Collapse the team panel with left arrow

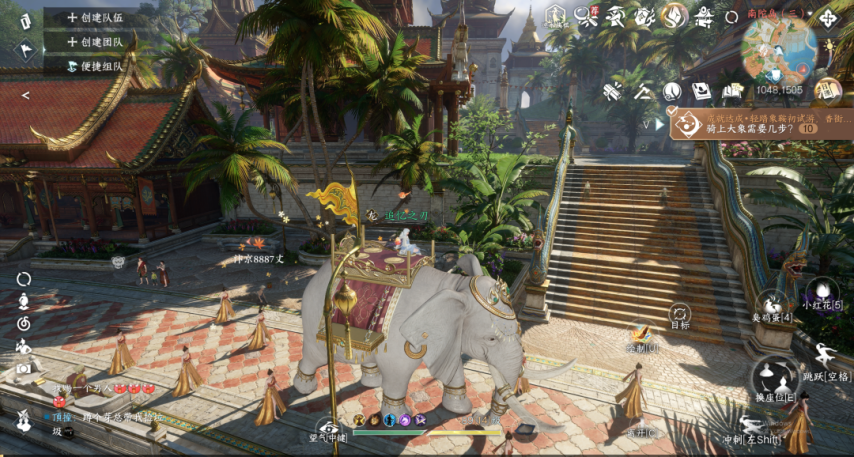point(25,95)
